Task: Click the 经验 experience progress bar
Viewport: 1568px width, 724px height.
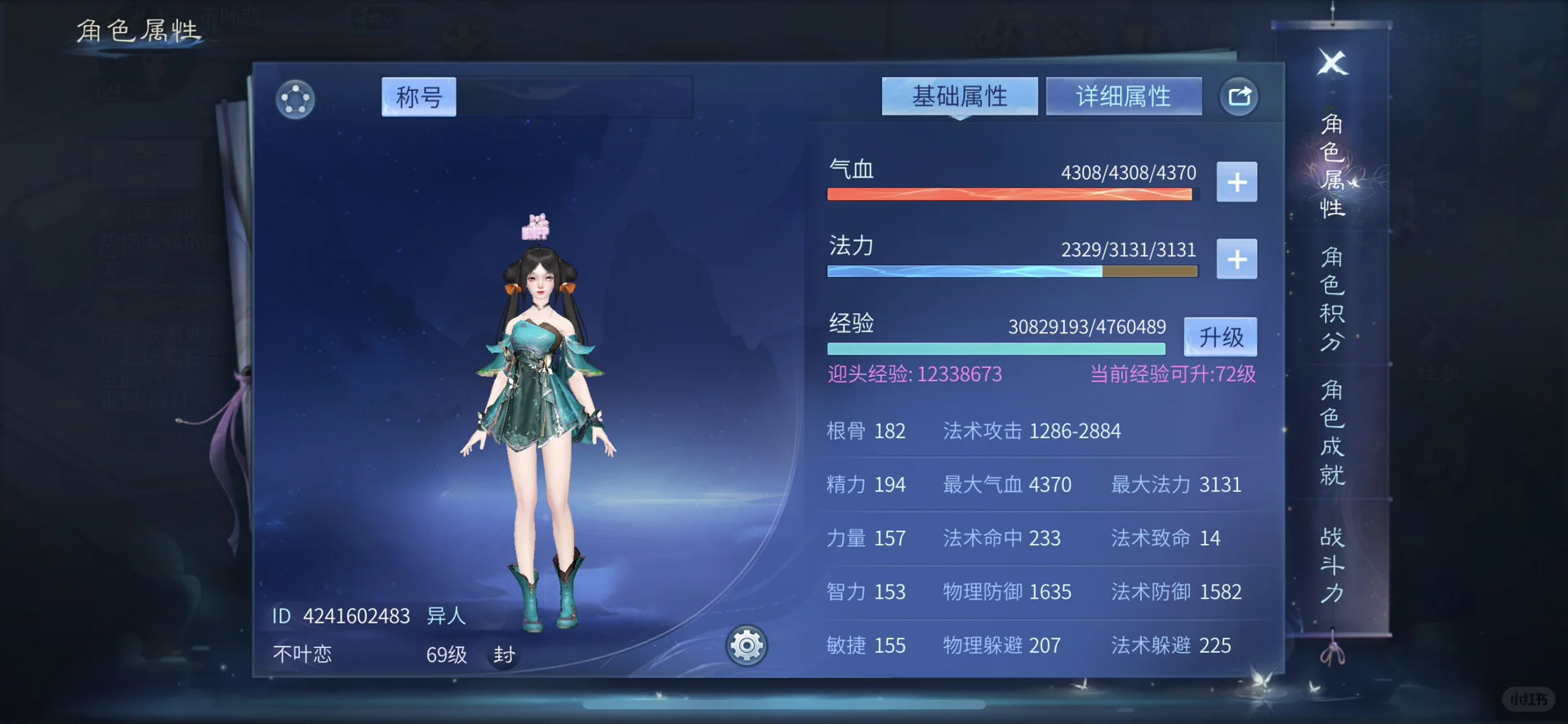Action: tap(996, 348)
